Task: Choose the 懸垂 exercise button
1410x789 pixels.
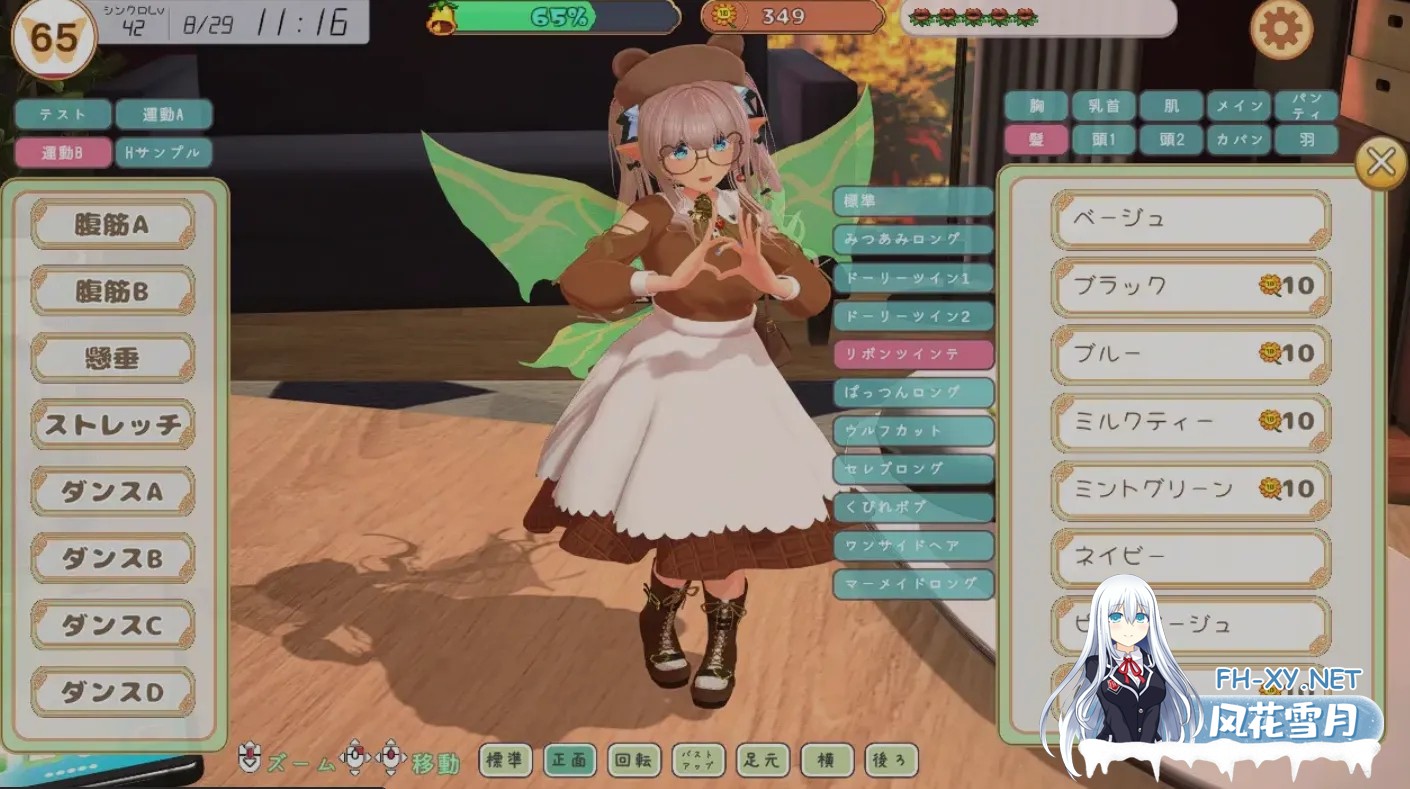Action: (x=112, y=358)
